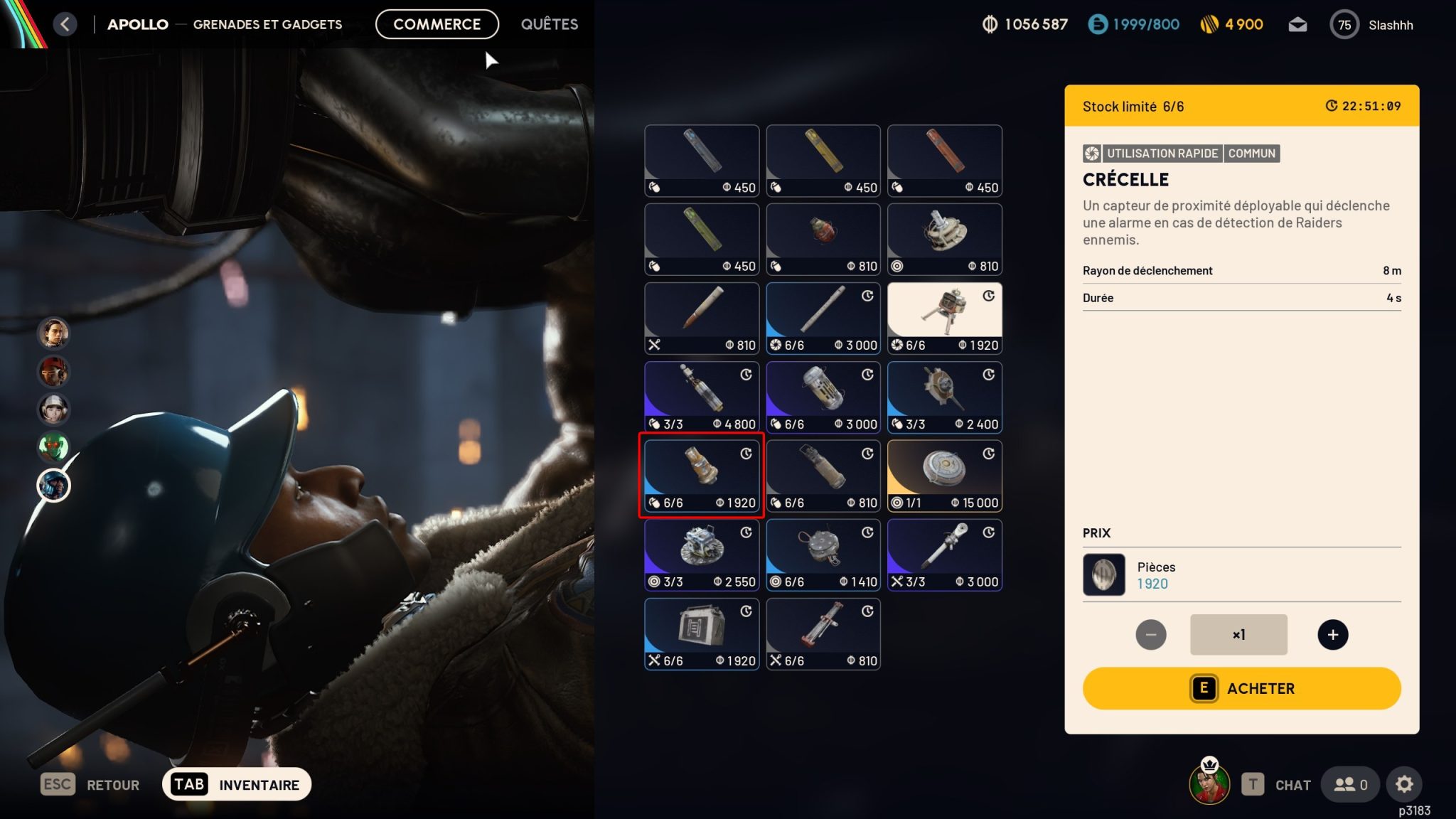Screen dimensions: 1456x819
Task: Select the highlighted Crécelle item in the grid
Action: (946, 318)
